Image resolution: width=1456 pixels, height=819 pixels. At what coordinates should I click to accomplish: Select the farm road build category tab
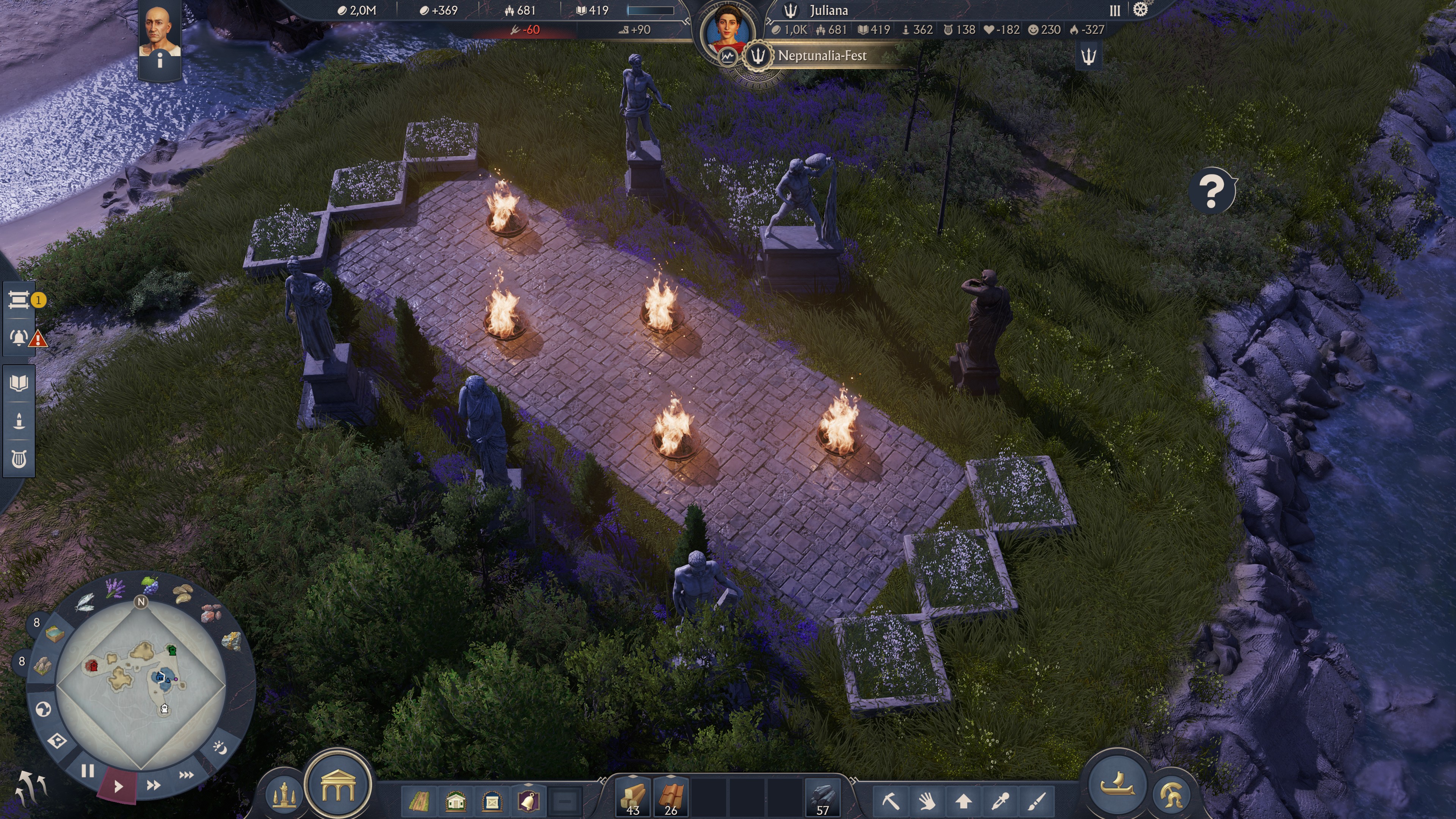419,803
